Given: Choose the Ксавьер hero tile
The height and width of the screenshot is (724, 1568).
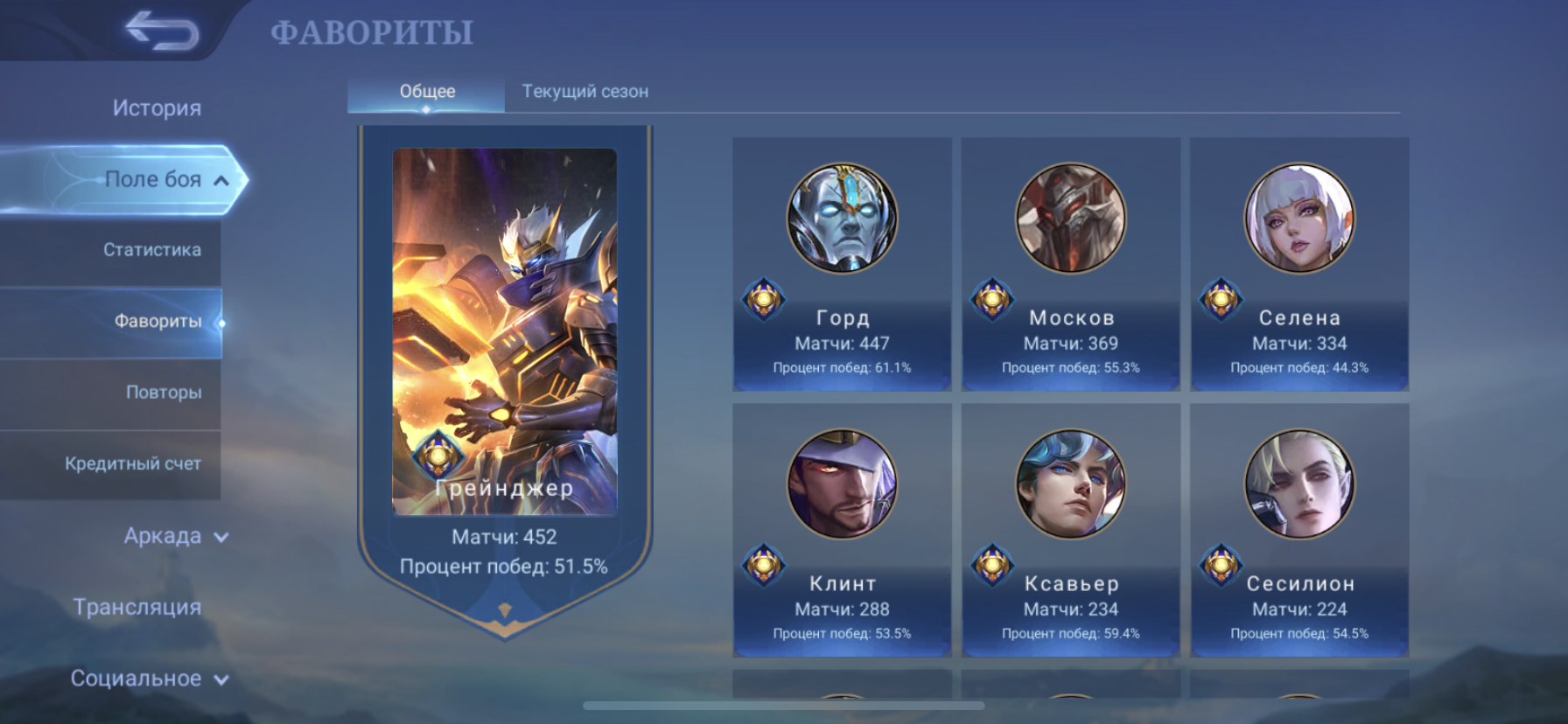Looking at the screenshot, I should tap(1070, 529).
